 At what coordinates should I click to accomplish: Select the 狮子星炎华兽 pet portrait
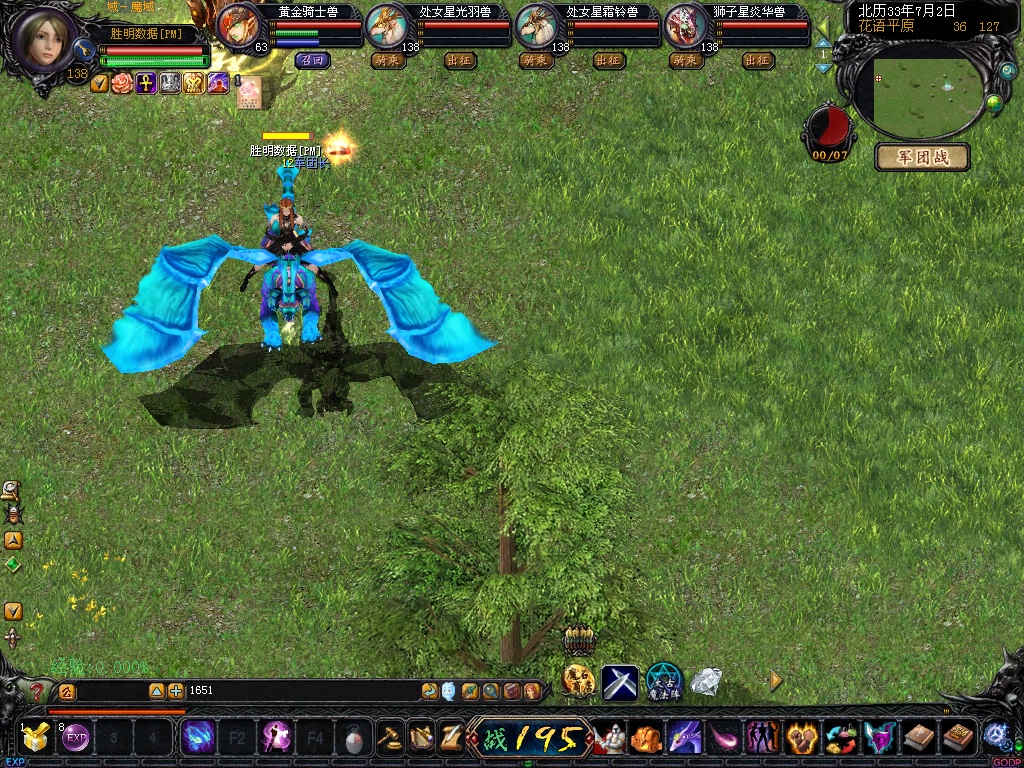[685, 25]
